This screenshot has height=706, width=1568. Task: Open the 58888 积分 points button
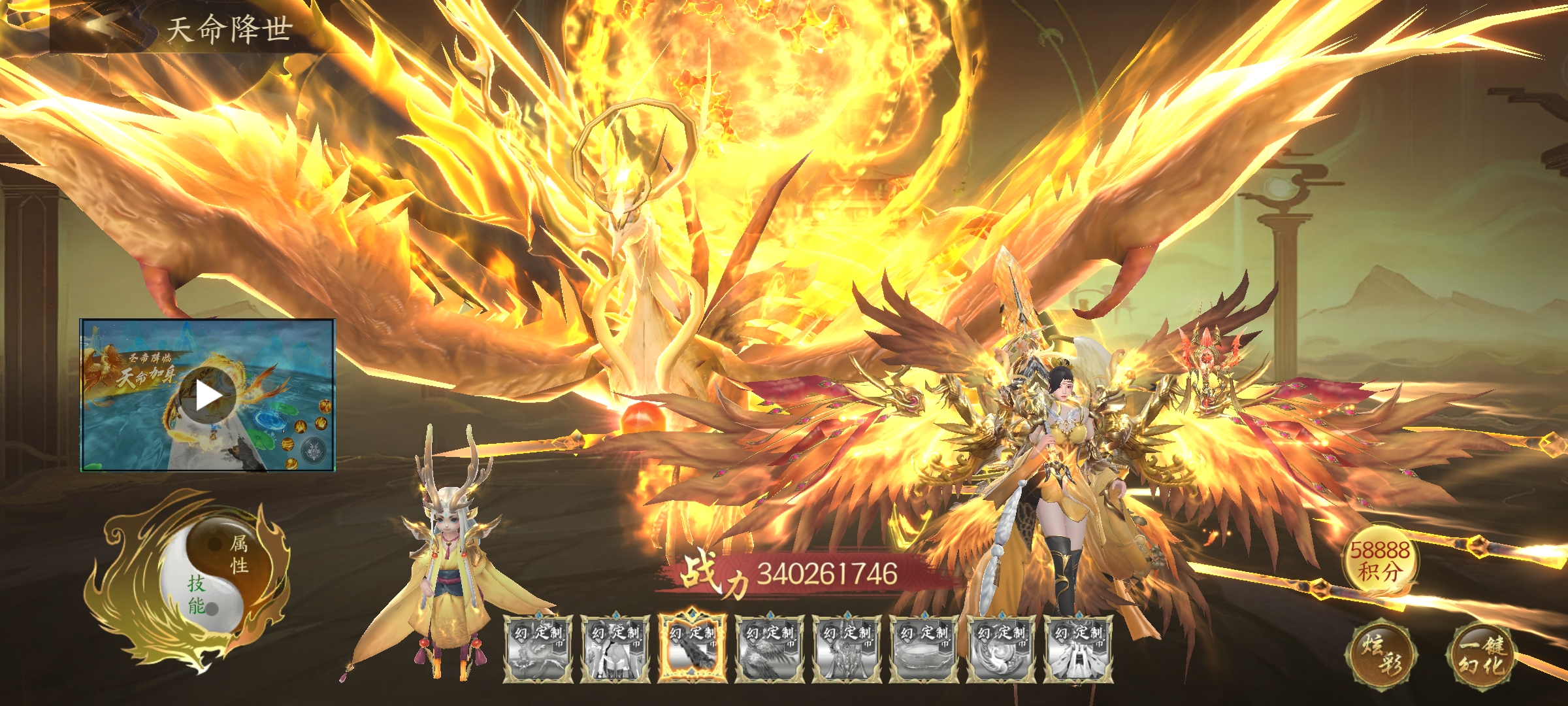tap(1379, 561)
